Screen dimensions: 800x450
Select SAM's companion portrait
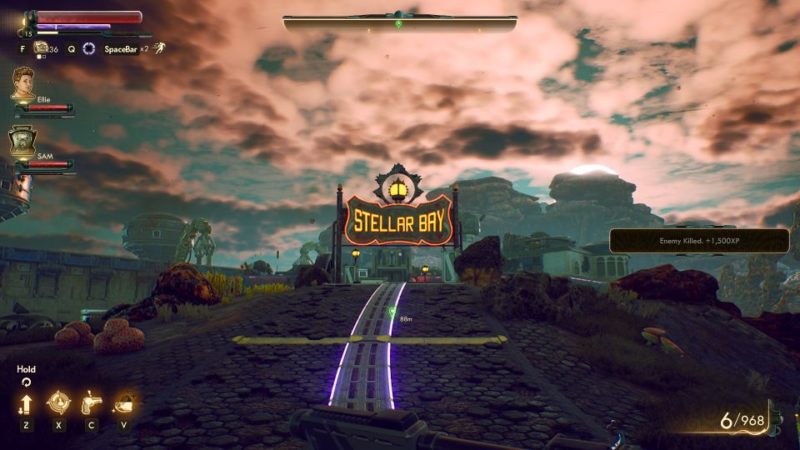click(23, 141)
